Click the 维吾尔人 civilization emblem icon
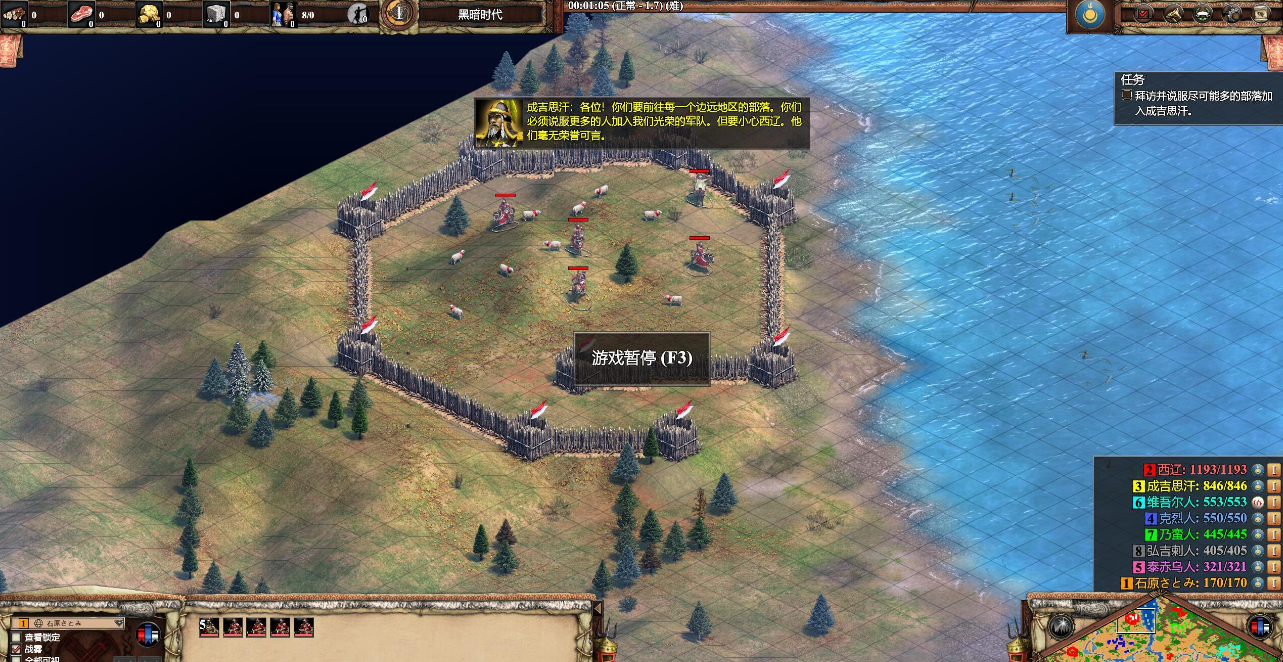 [1258, 502]
